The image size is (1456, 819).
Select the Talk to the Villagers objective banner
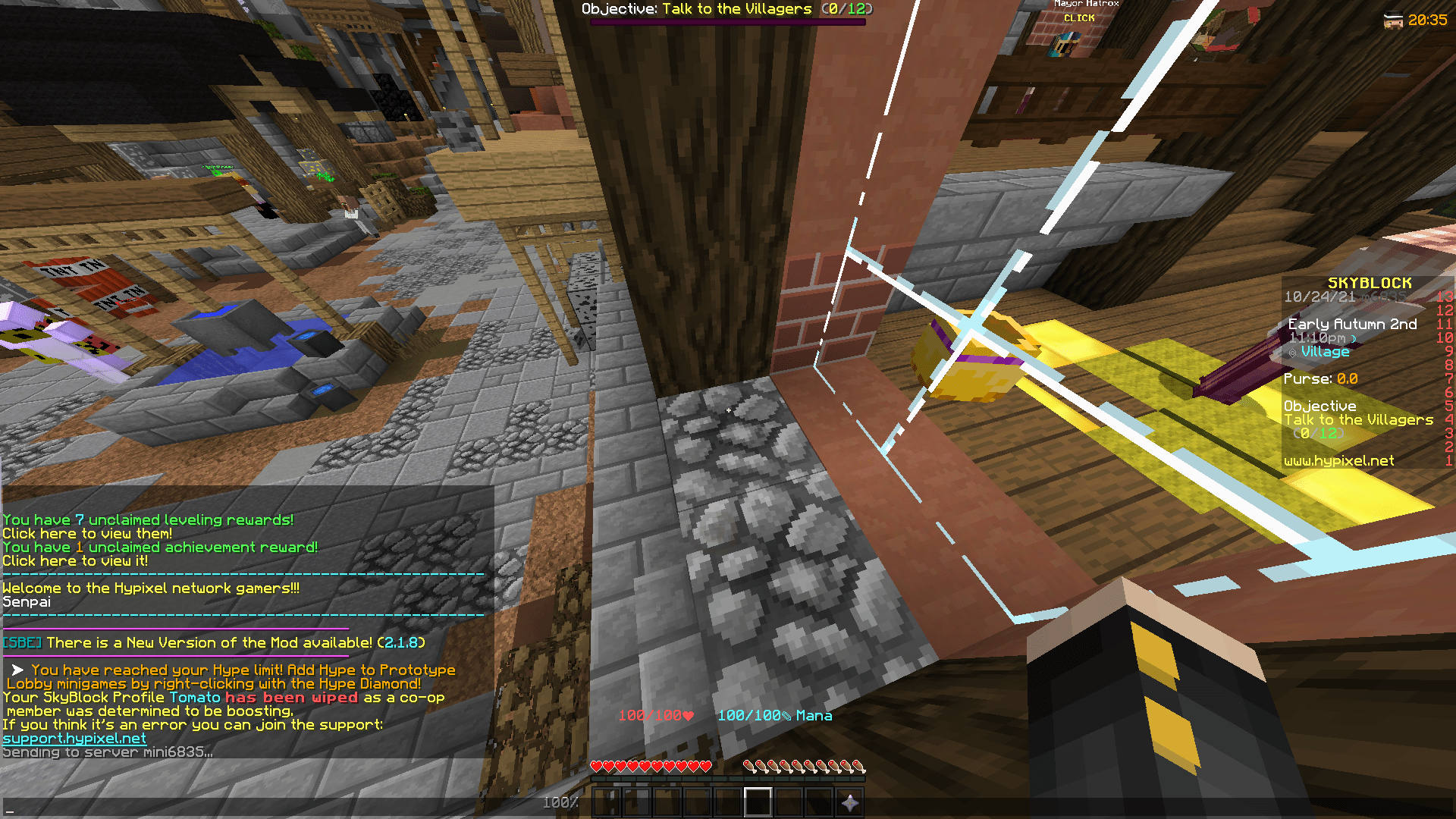[x=728, y=9]
